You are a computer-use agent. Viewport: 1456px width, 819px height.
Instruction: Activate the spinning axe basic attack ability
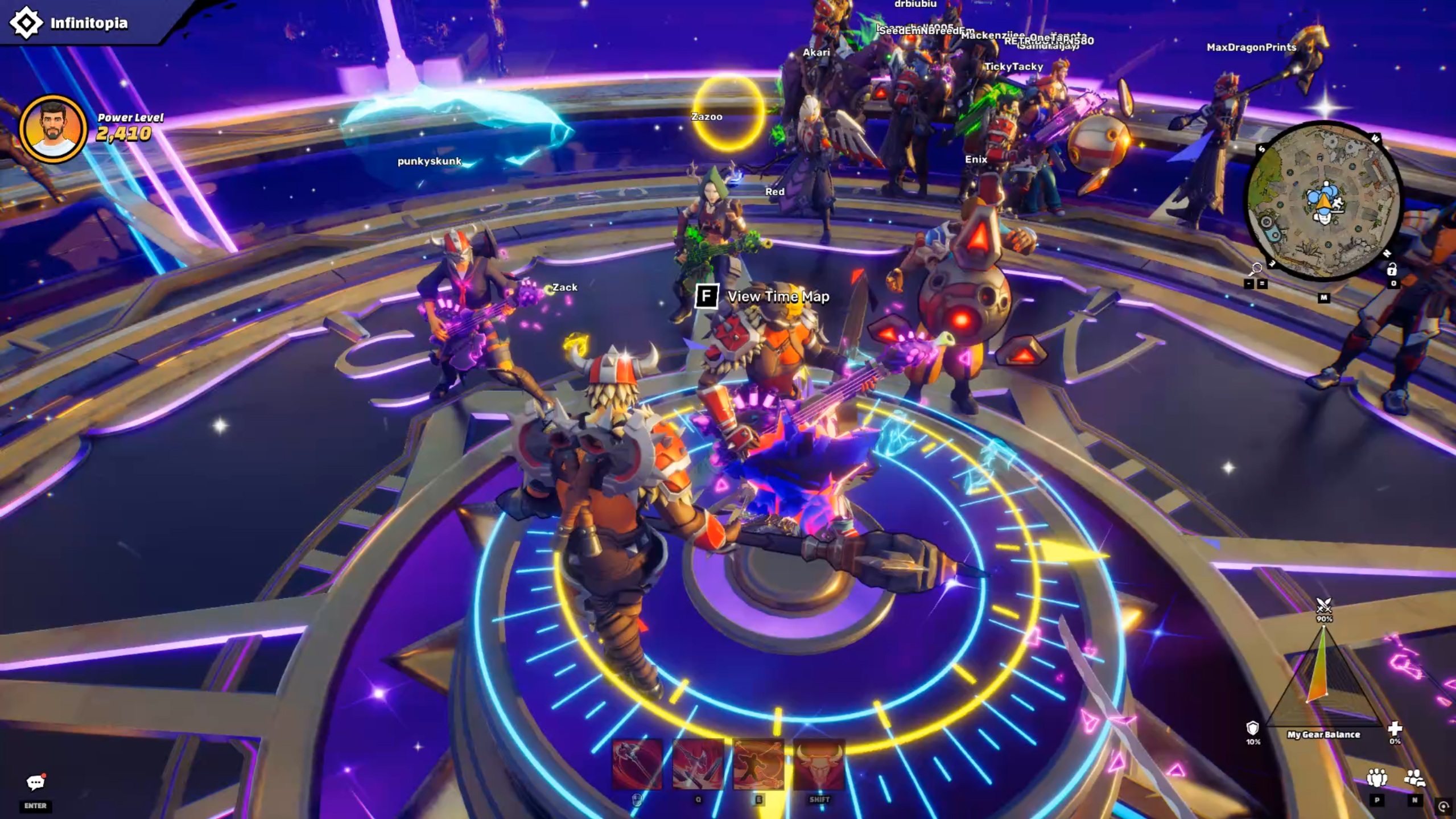point(637,764)
